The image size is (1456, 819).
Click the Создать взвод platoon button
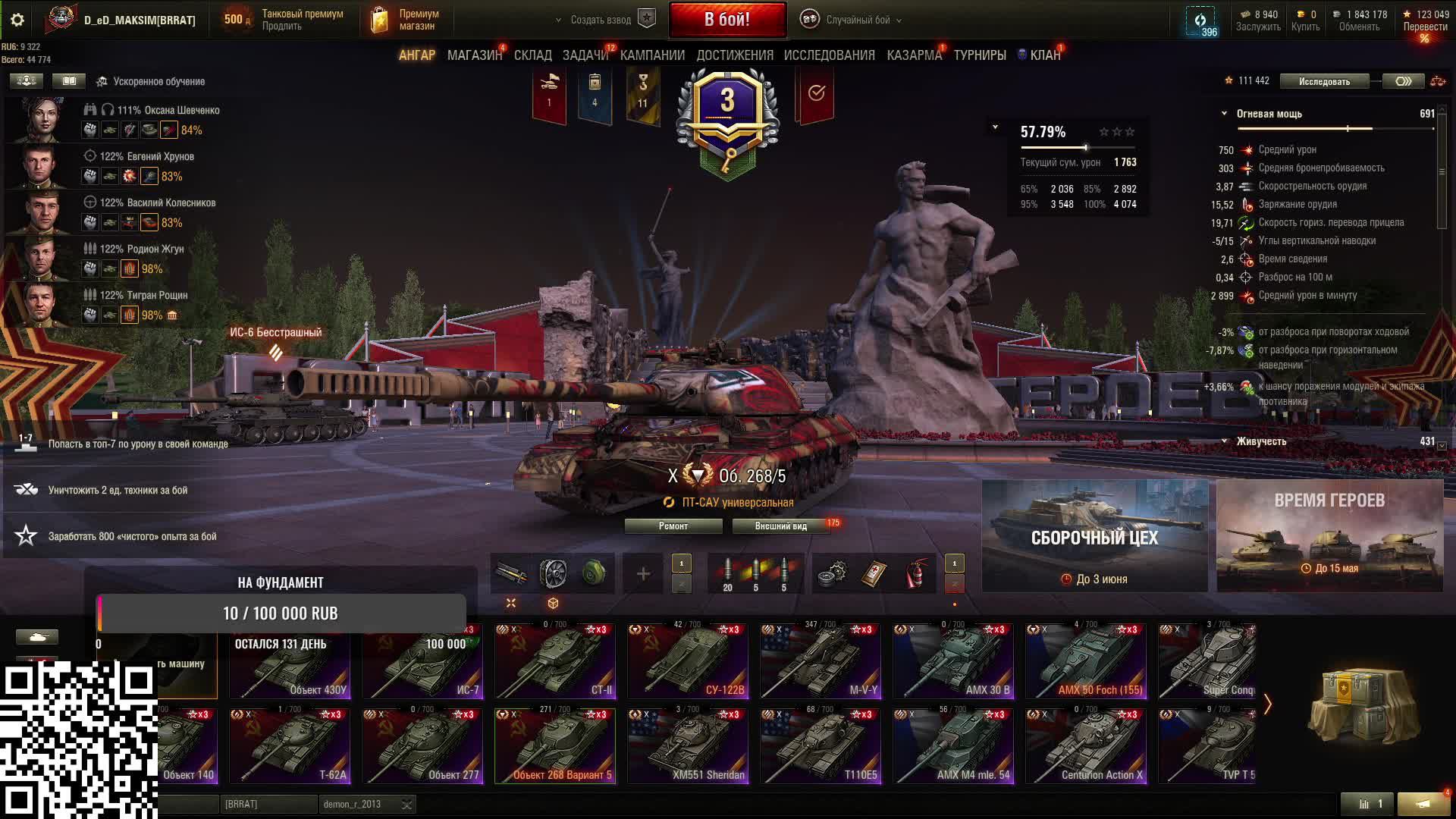click(604, 20)
